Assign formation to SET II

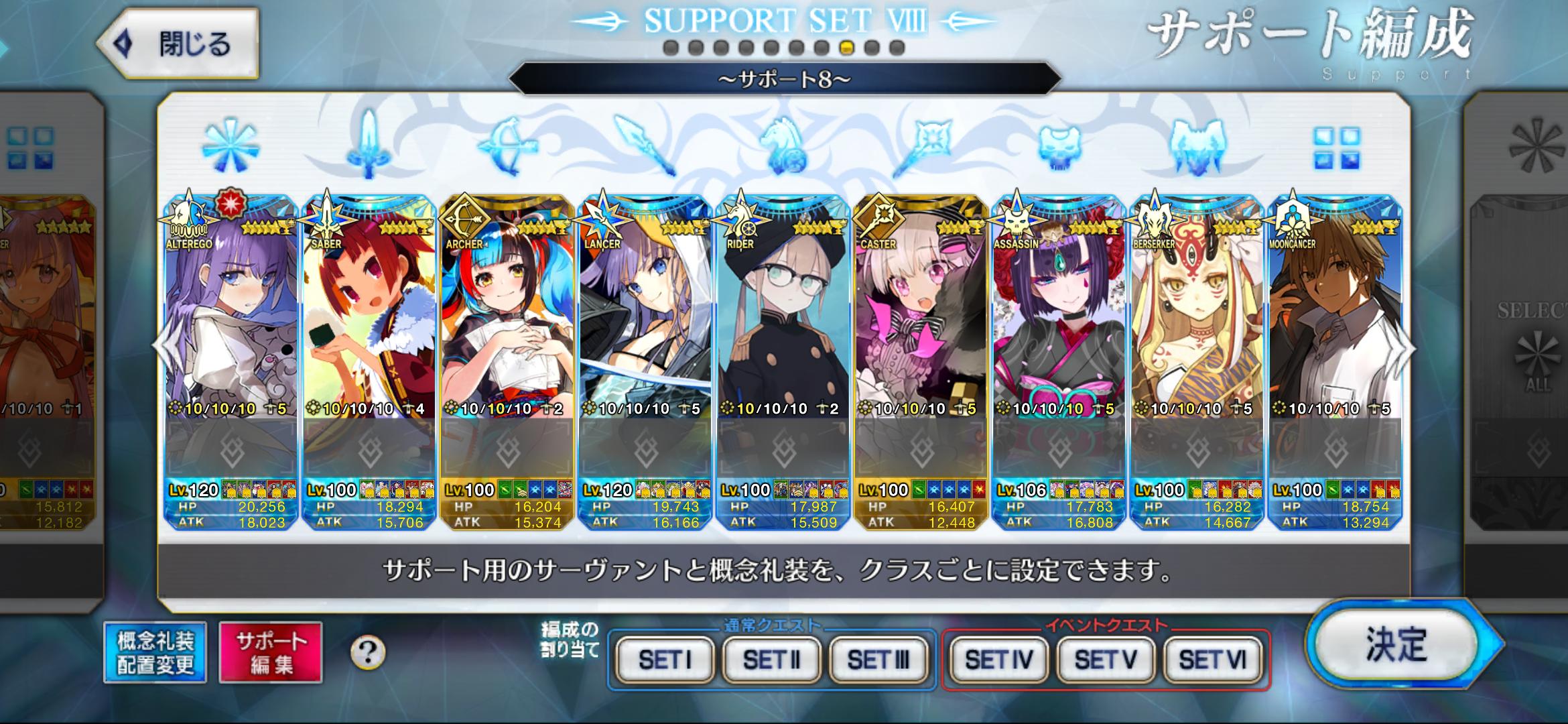pos(771,660)
